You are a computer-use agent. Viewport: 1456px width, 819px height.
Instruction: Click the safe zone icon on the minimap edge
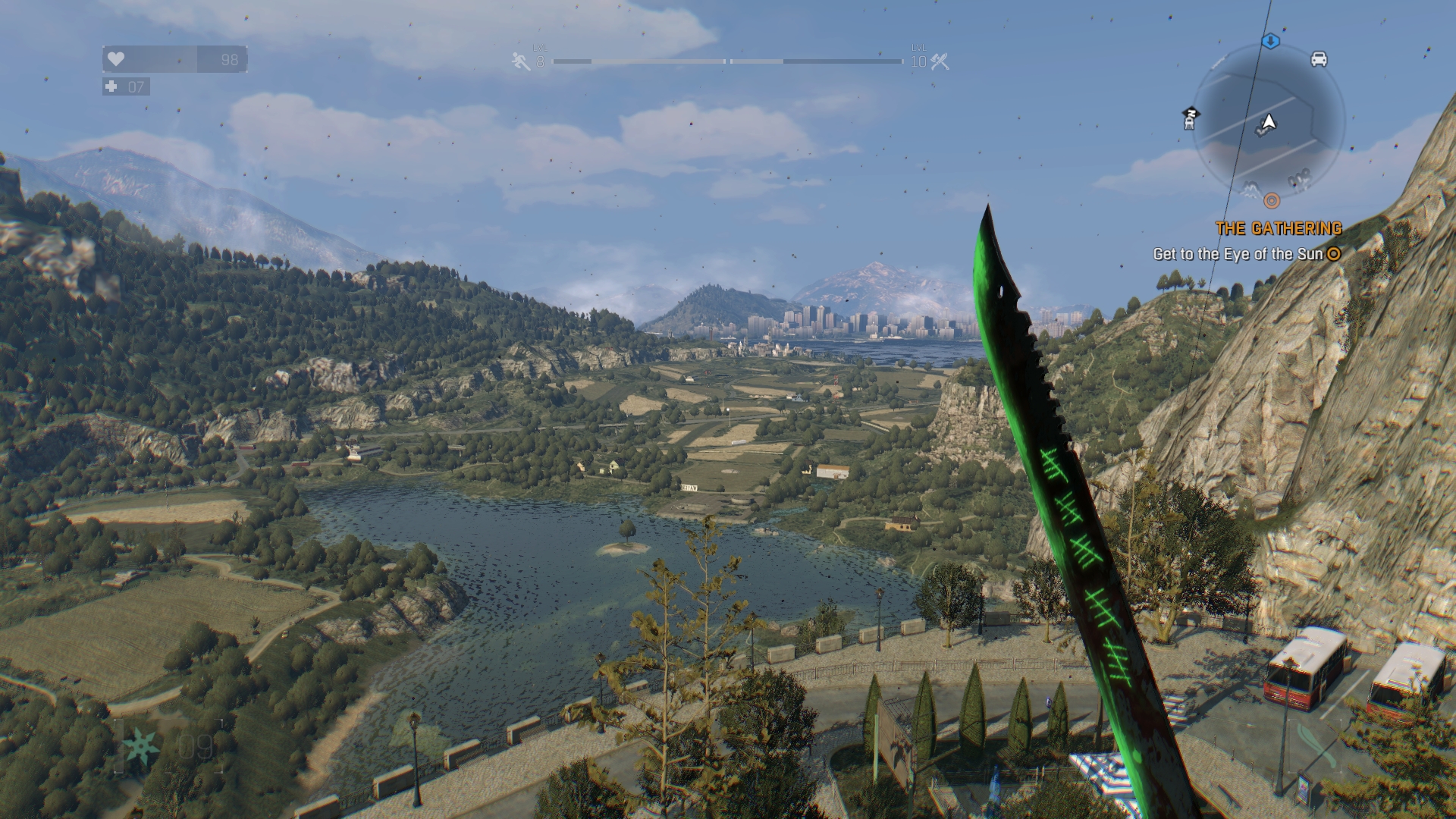(1189, 120)
